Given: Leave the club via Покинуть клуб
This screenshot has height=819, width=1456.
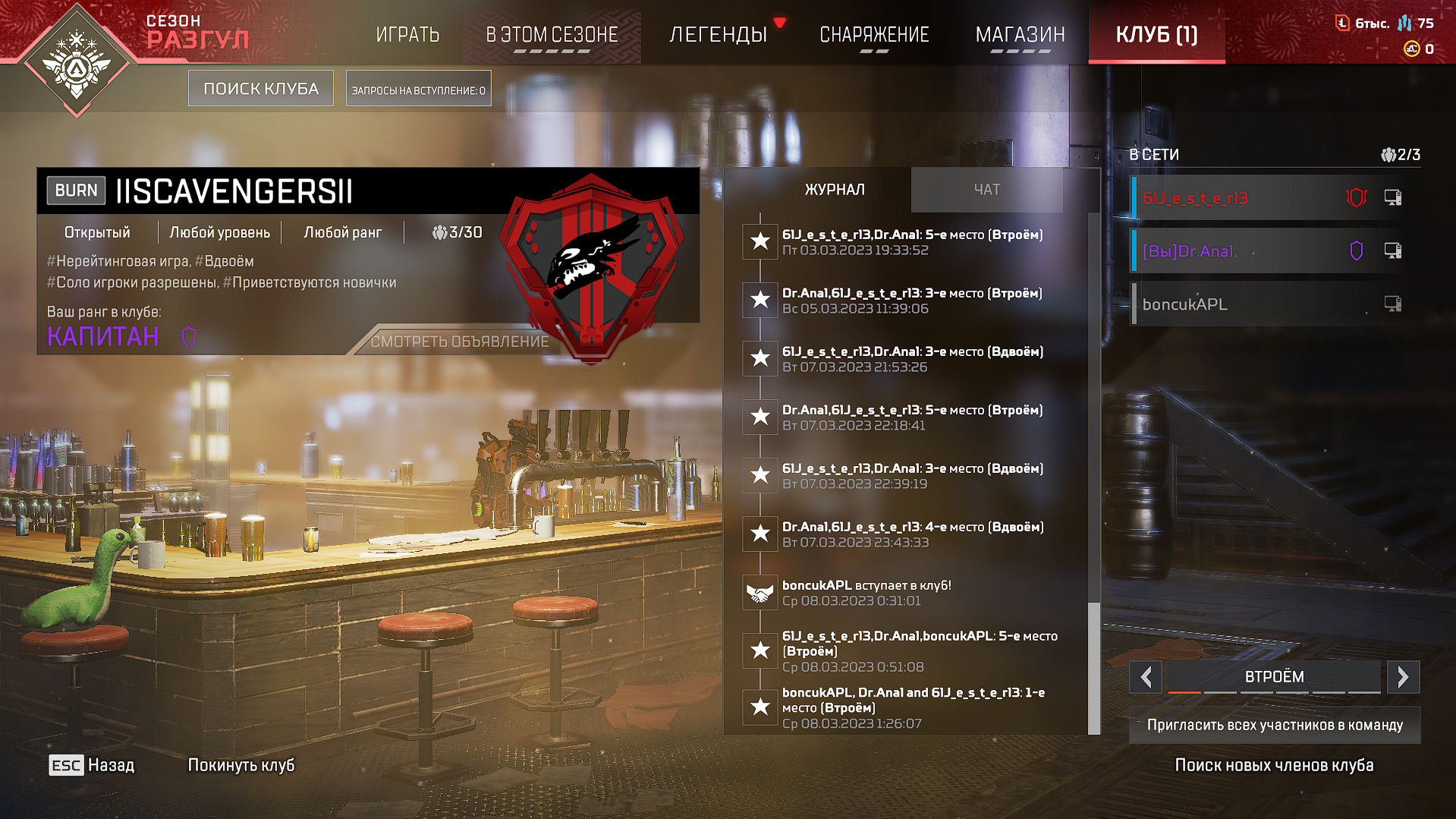Looking at the screenshot, I should point(241,765).
